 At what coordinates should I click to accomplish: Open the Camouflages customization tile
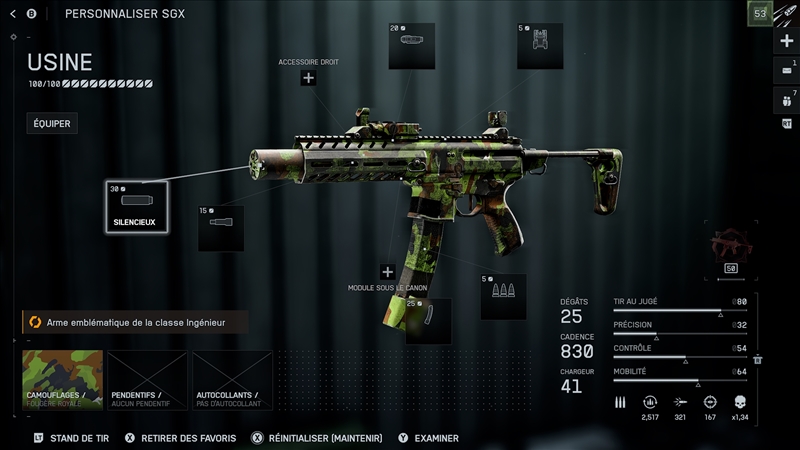click(62, 380)
